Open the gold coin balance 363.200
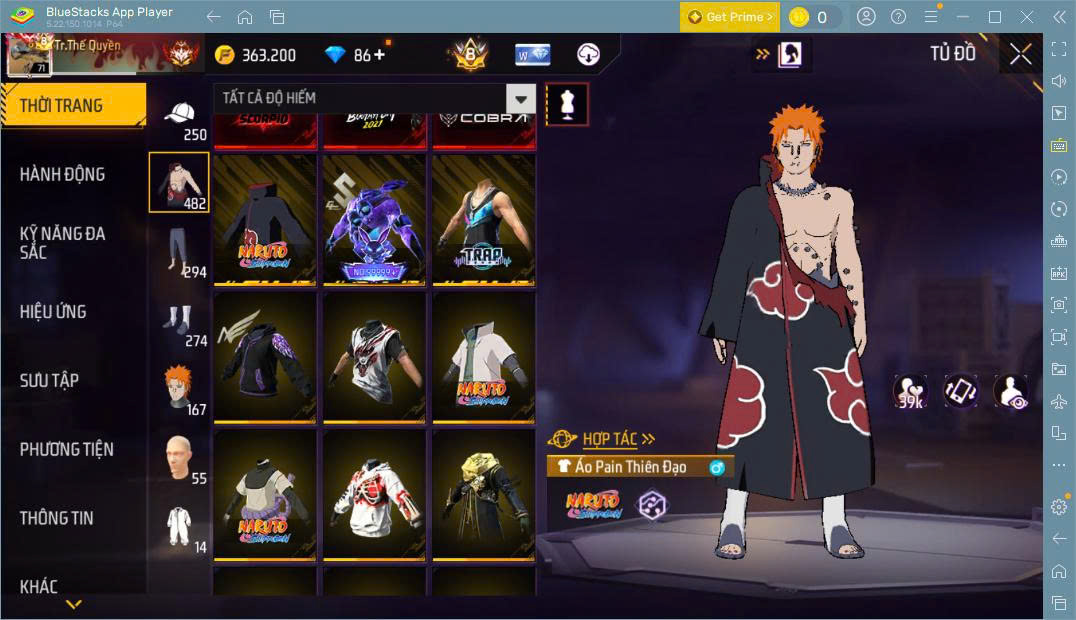Image resolution: width=1076 pixels, height=620 pixels. pos(257,55)
